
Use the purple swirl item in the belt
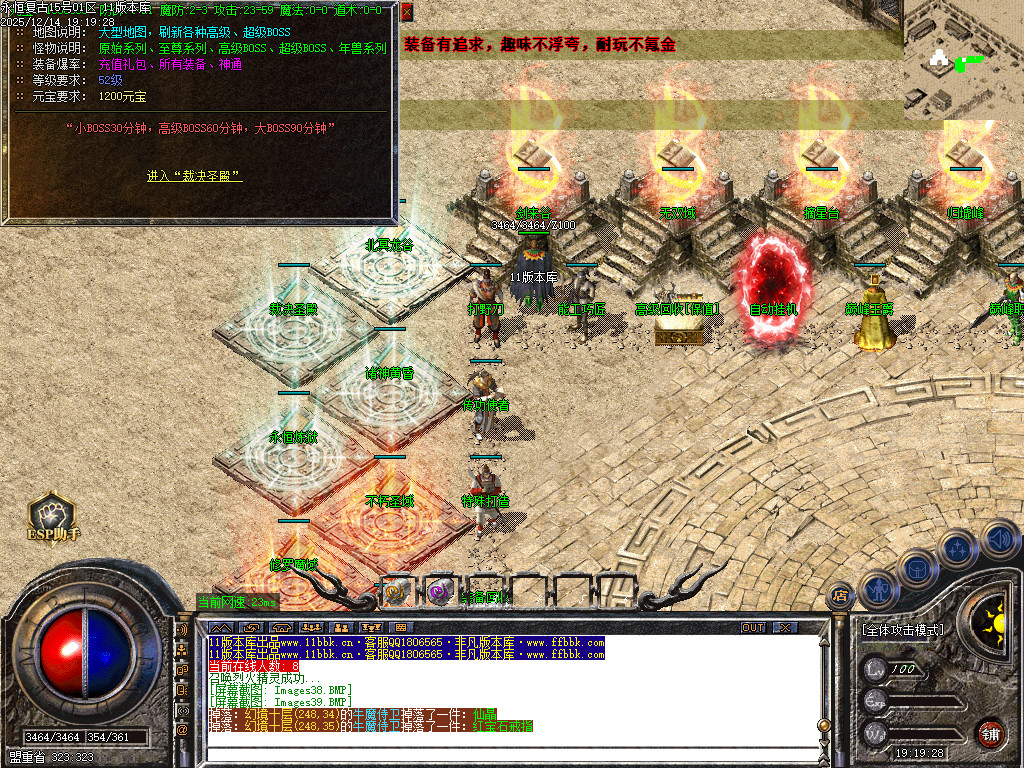pos(440,592)
